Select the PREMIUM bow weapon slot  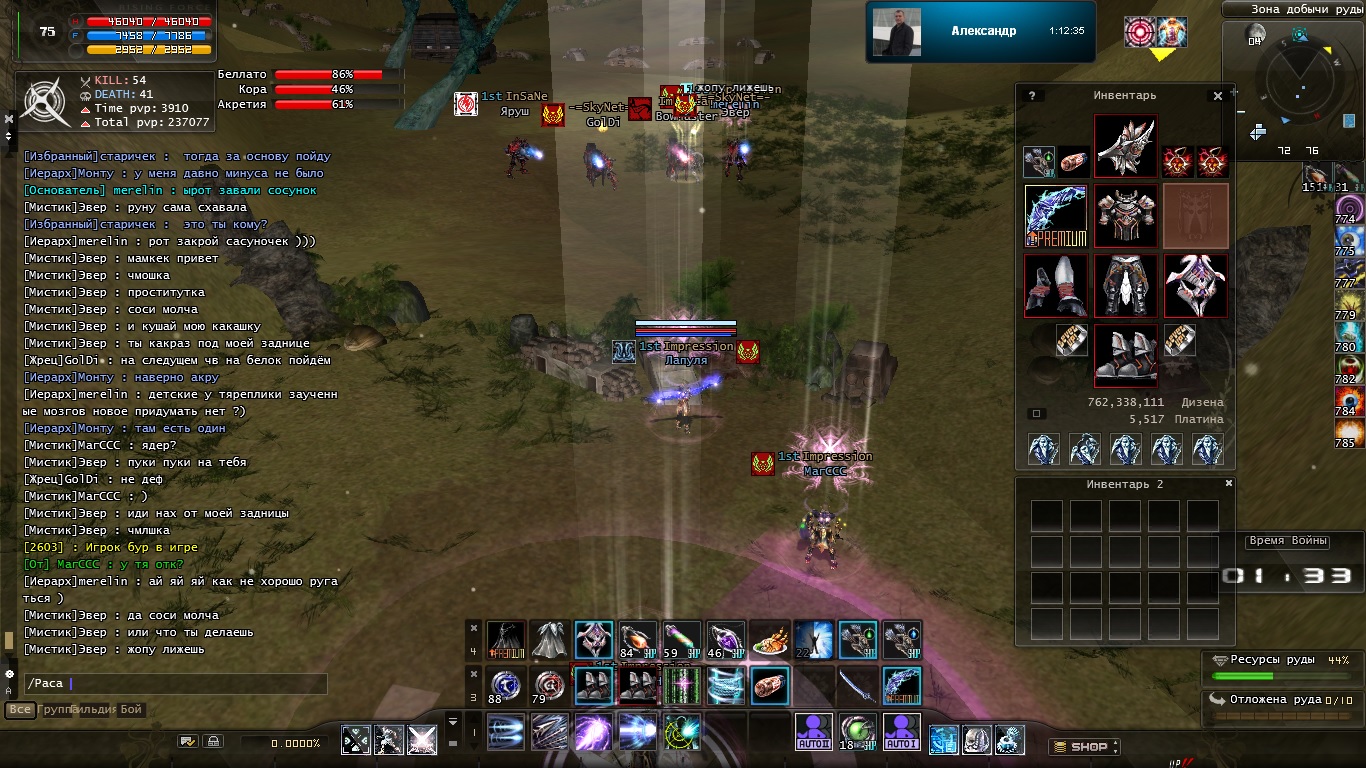[1056, 215]
